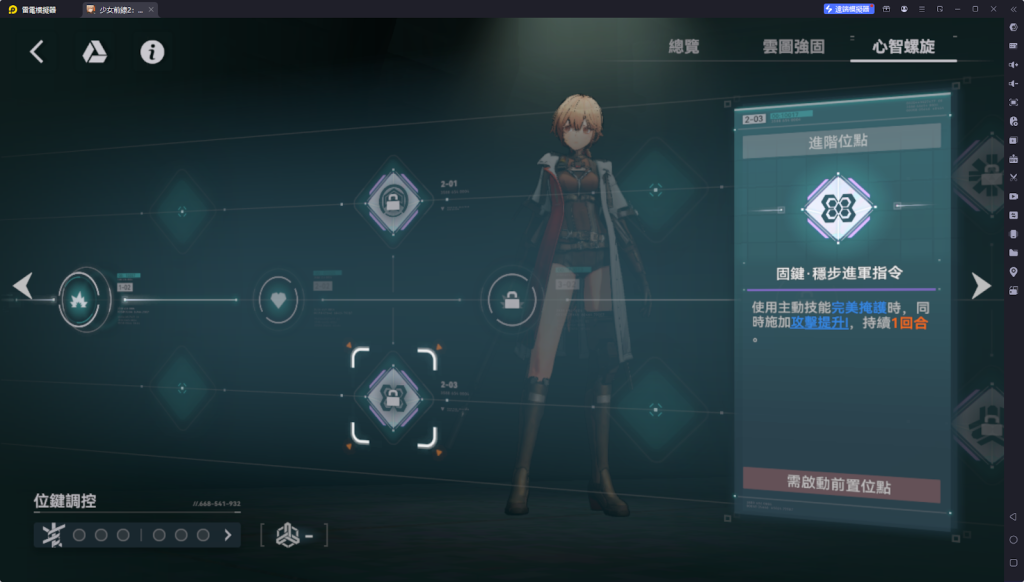Go to next character with right arrow
The width and height of the screenshot is (1024, 582).
point(981,286)
